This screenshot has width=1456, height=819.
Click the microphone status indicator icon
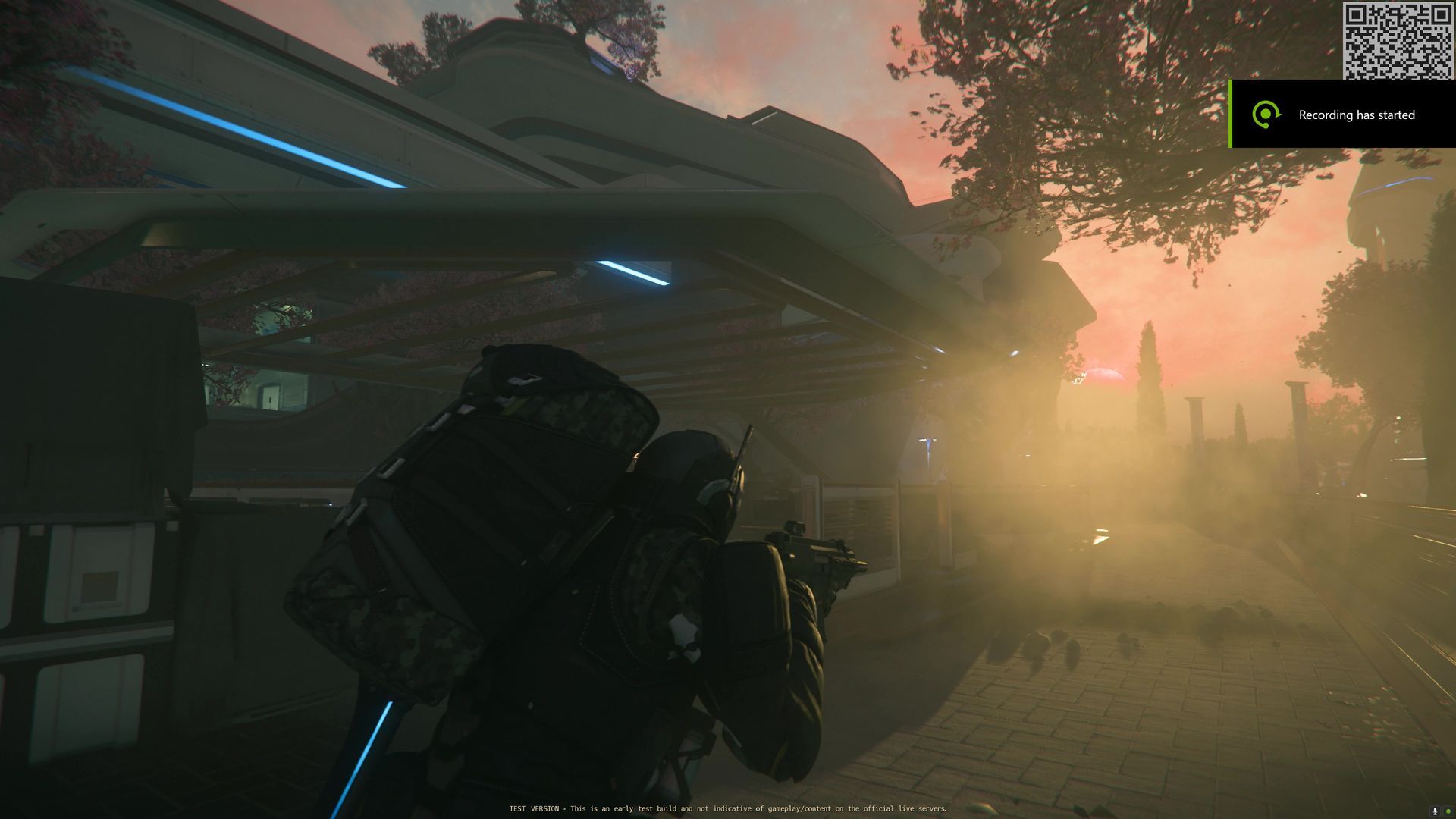coord(1434,811)
